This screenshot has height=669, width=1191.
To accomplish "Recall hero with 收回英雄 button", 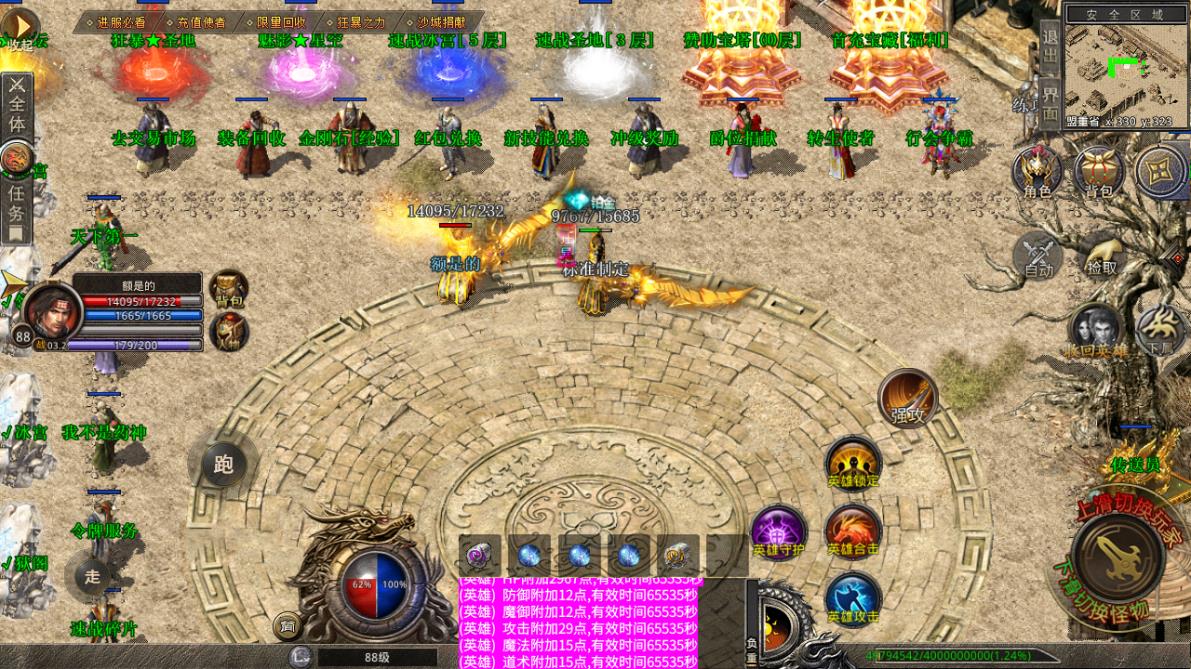I will click(x=1096, y=331).
